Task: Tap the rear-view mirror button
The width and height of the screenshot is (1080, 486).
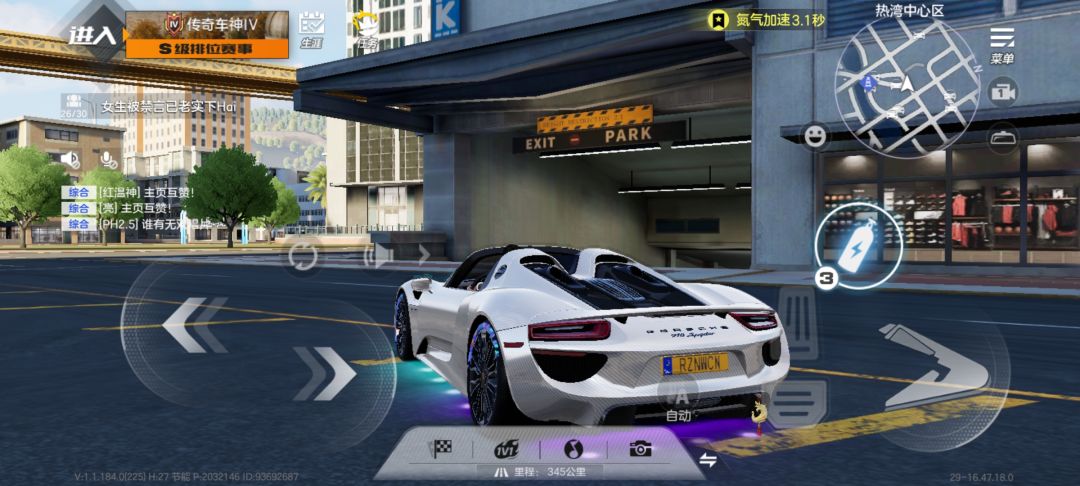Action: [x=1002, y=137]
